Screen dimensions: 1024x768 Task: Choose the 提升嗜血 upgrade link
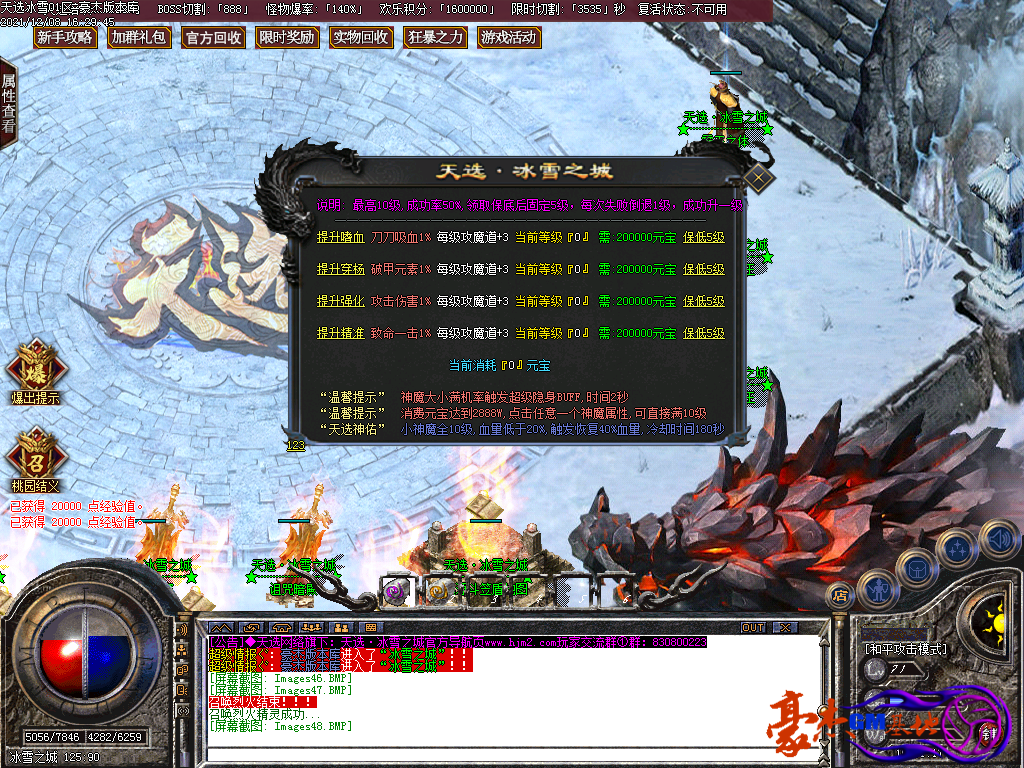click(340, 238)
